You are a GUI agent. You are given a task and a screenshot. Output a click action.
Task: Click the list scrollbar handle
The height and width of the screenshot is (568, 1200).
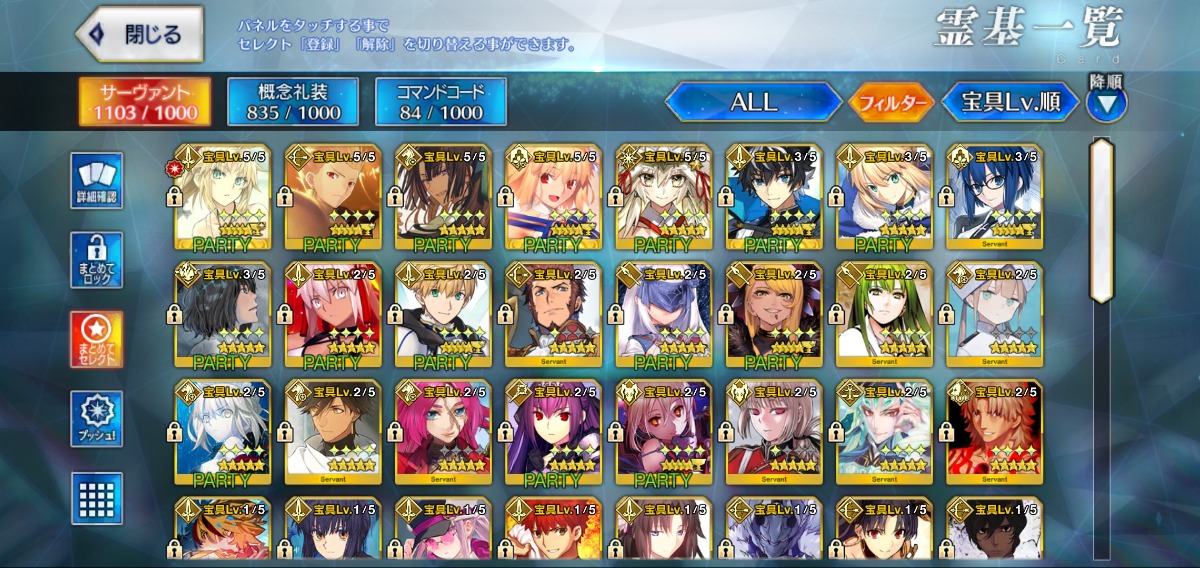point(1102,220)
